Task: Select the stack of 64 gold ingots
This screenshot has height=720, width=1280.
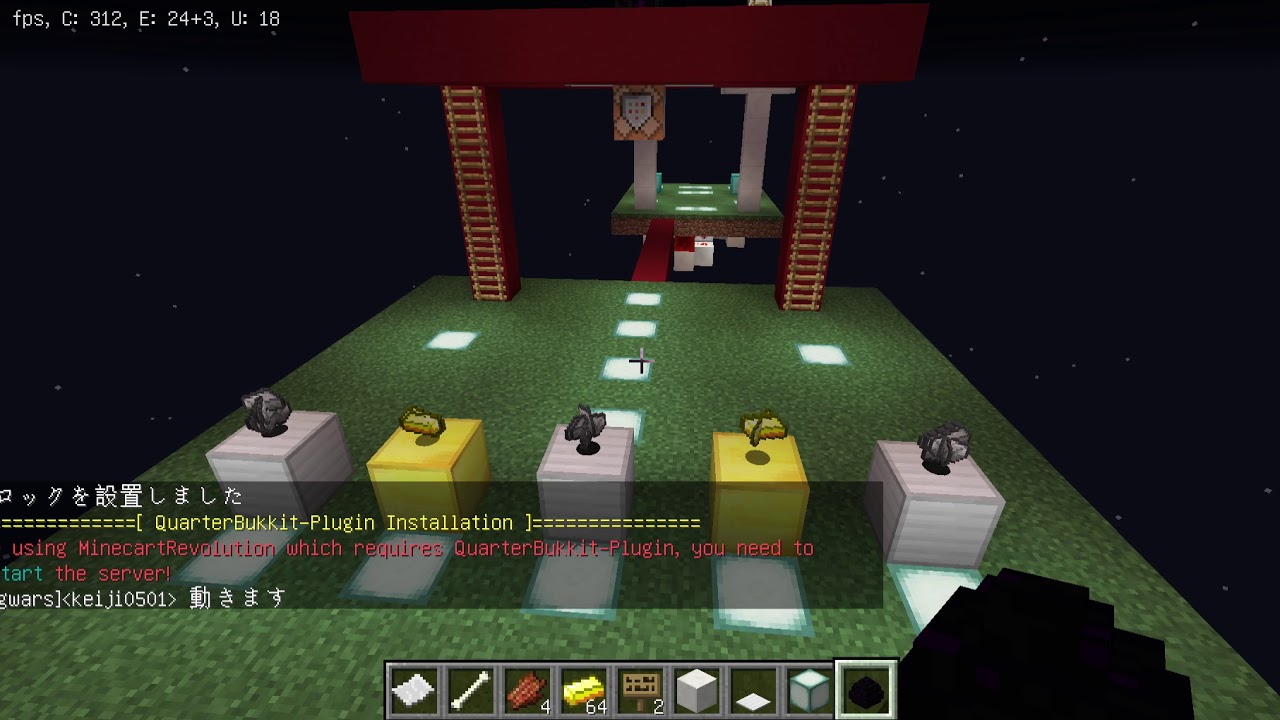Action: coord(581,688)
